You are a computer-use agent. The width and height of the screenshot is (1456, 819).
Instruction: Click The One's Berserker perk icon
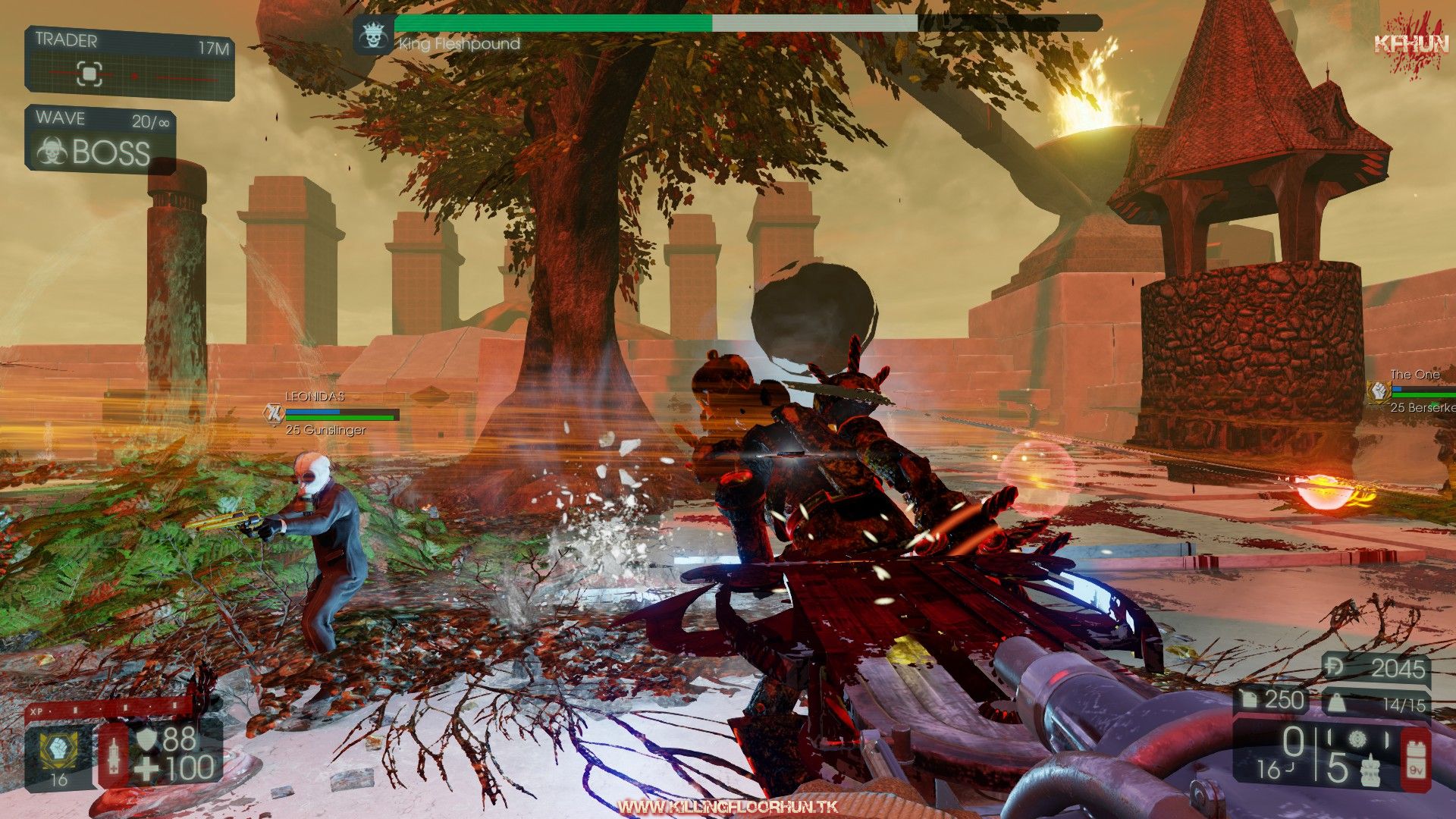point(1377,391)
